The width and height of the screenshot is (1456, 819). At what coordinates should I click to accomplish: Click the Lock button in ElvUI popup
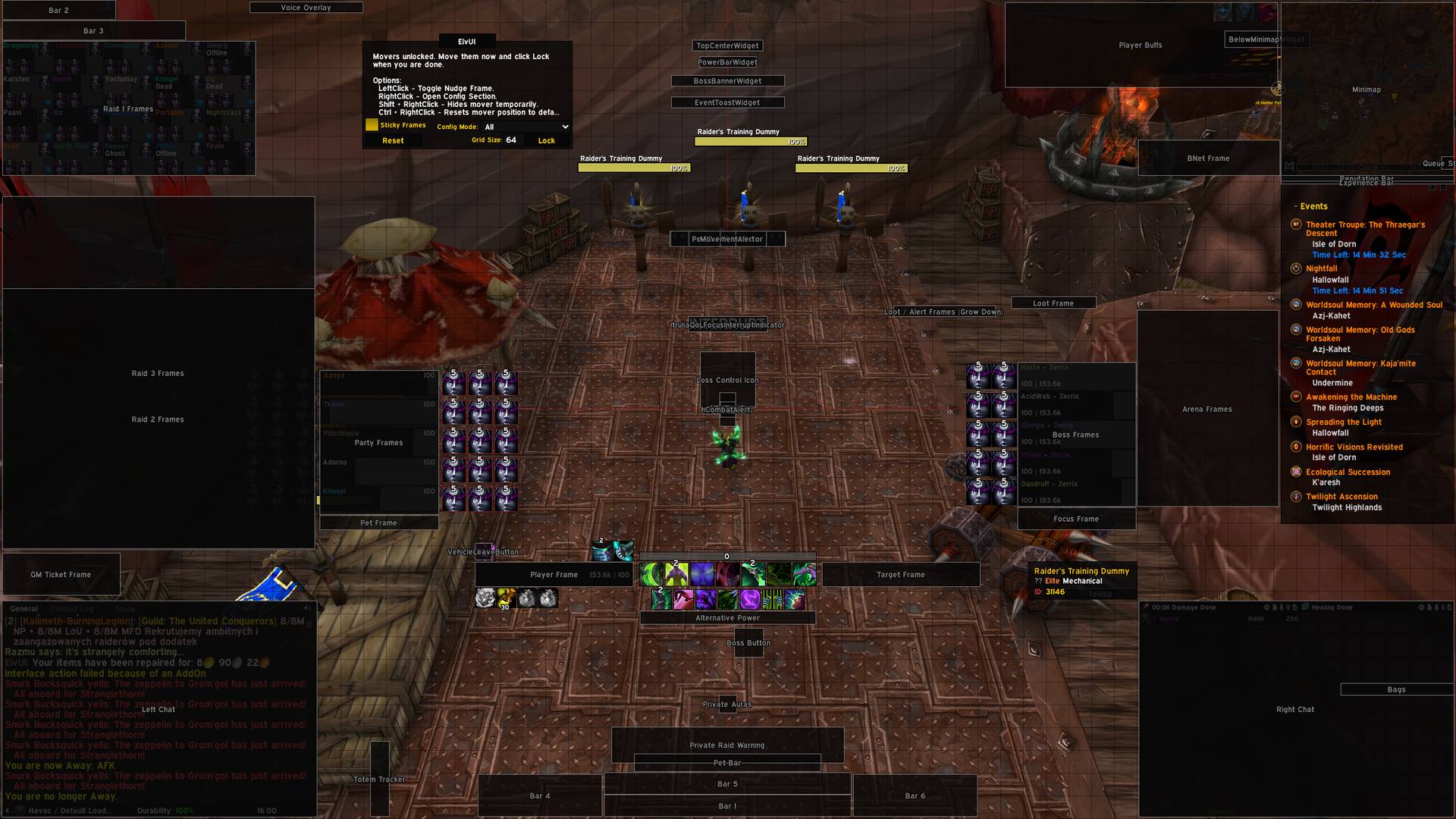(546, 140)
